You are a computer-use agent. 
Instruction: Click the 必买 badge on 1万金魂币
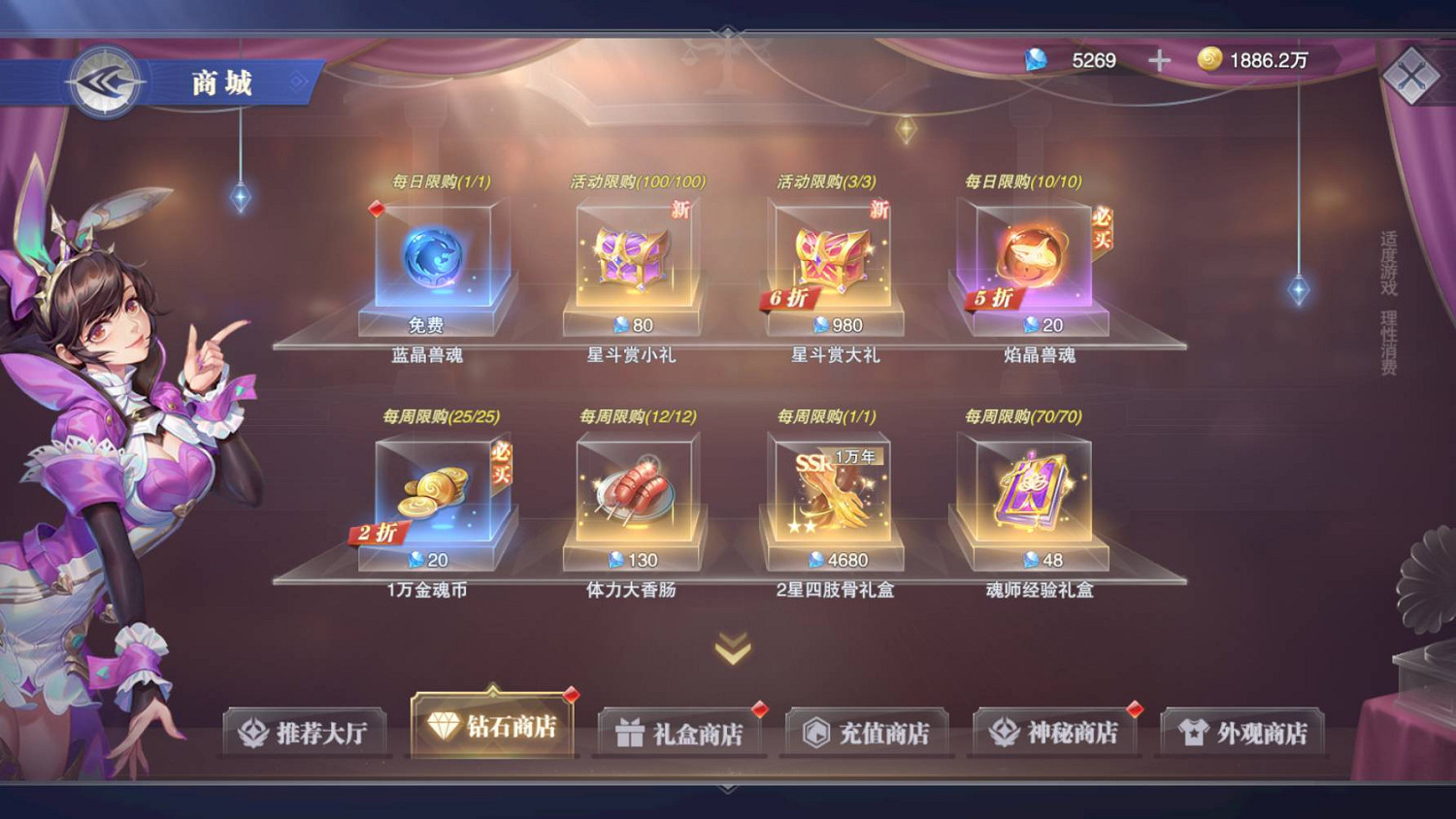tap(504, 463)
